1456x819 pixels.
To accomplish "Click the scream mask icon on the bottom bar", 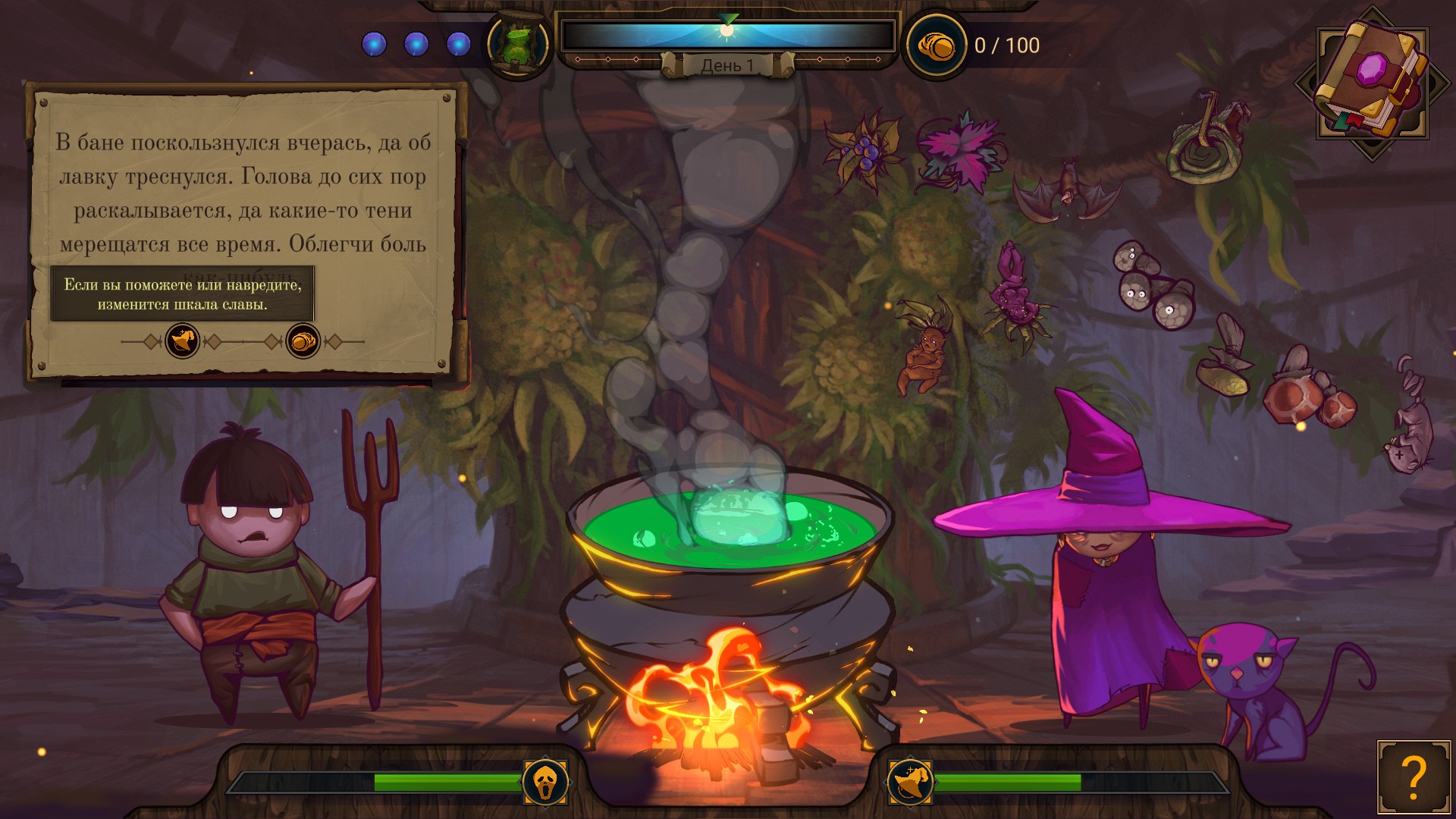I will tap(545, 782).
